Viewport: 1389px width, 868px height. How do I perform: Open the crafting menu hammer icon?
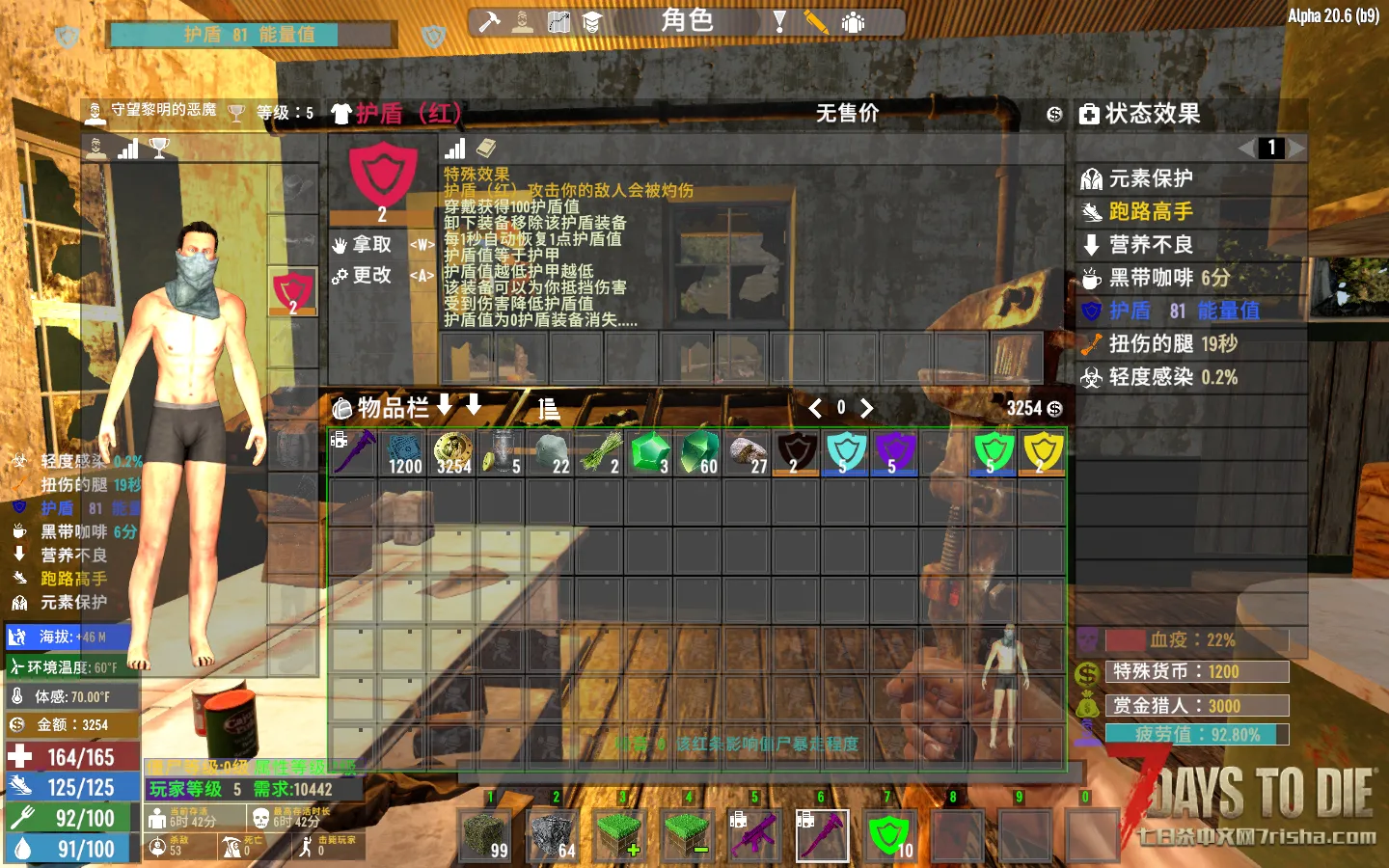[489, 21]
